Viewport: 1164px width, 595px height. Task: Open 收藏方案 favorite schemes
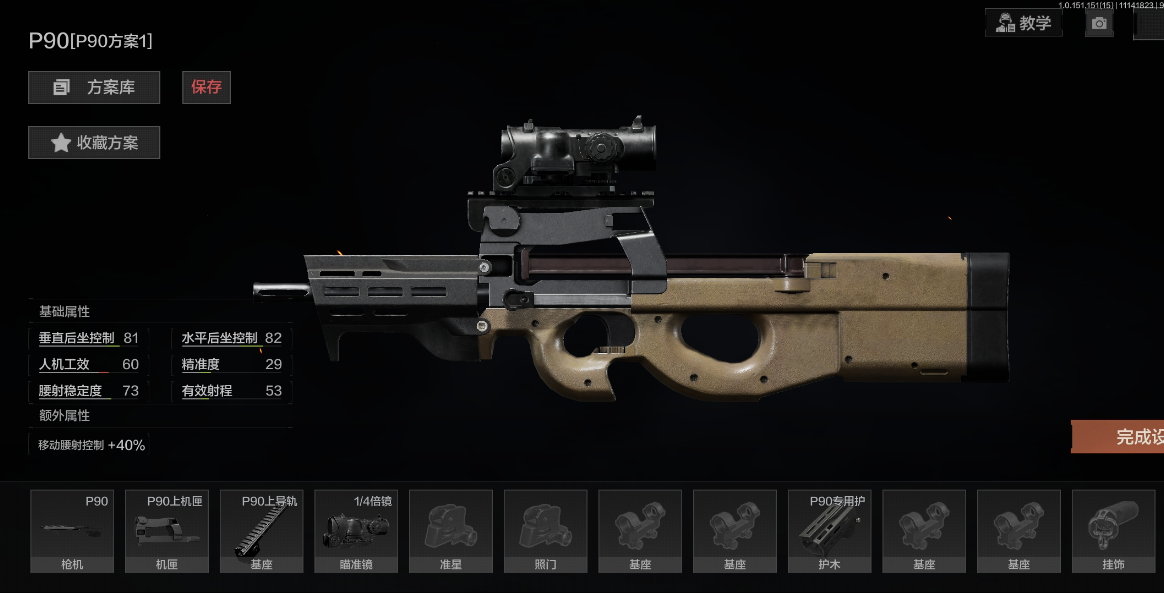pos(94,143)
